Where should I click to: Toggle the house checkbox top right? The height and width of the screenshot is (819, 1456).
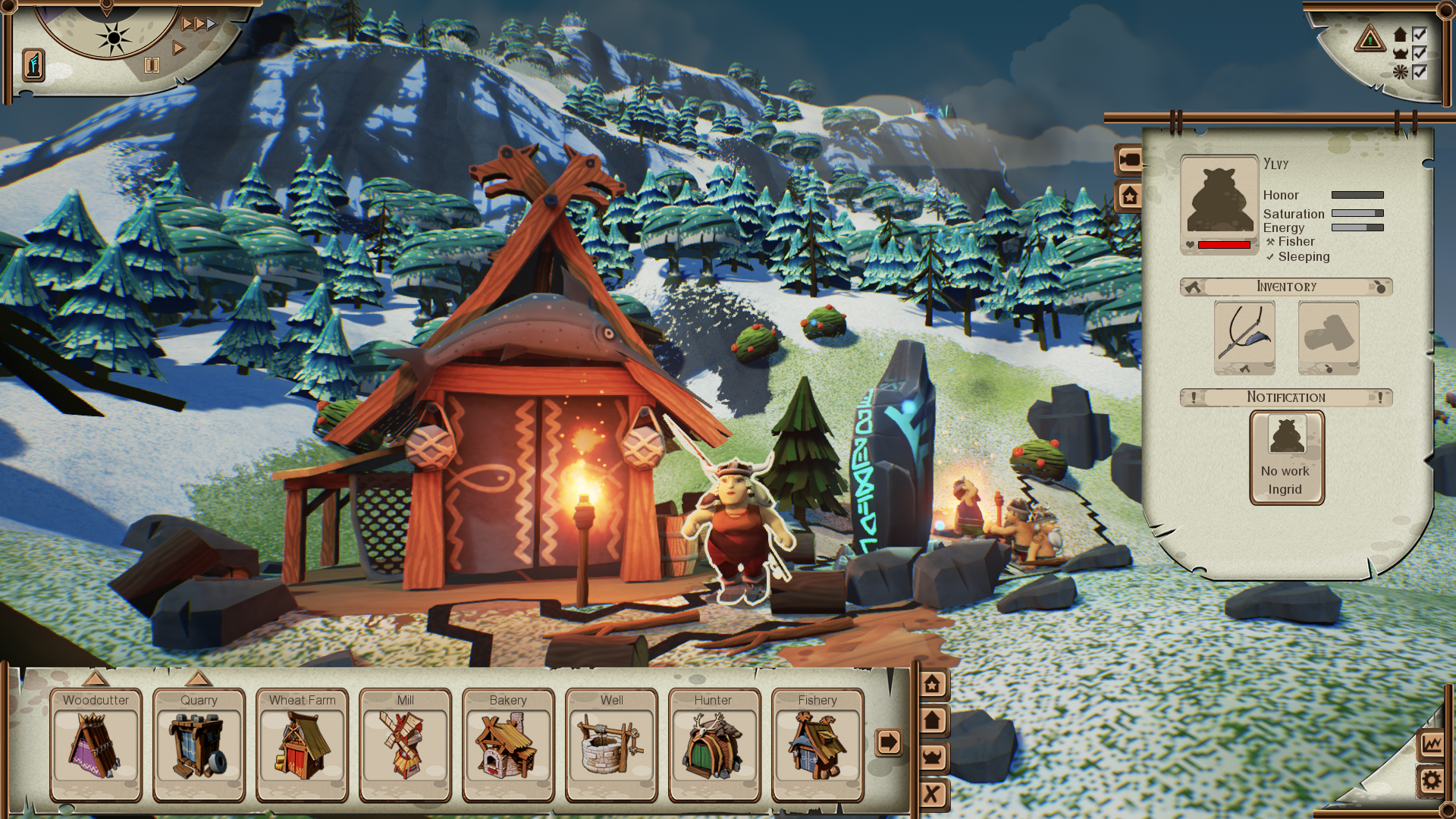click(x=1420, y=36)
